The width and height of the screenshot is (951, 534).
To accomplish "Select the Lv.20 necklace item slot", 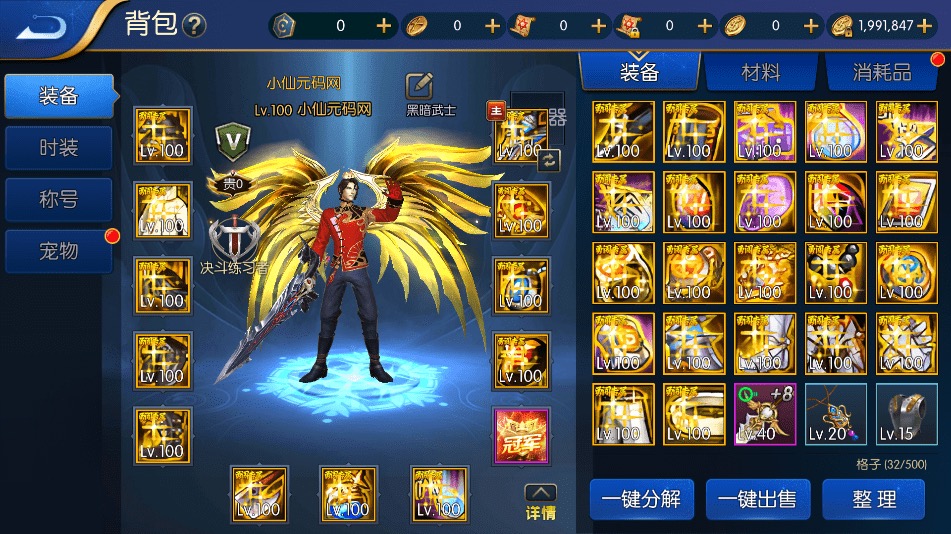I will pyautogui.click(x=836, y=414).
